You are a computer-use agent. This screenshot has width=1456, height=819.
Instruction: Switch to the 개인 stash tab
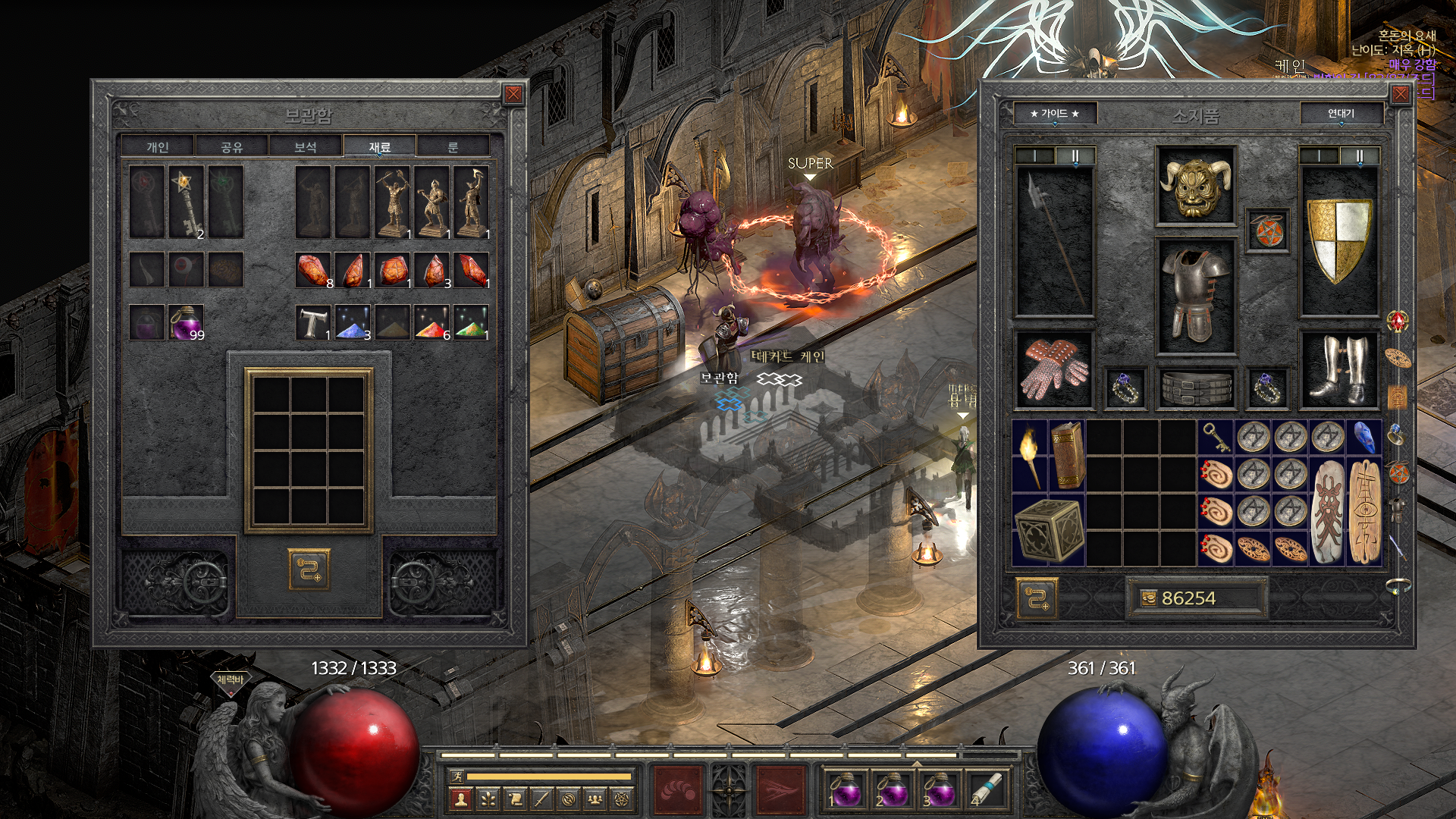point(158,147)
